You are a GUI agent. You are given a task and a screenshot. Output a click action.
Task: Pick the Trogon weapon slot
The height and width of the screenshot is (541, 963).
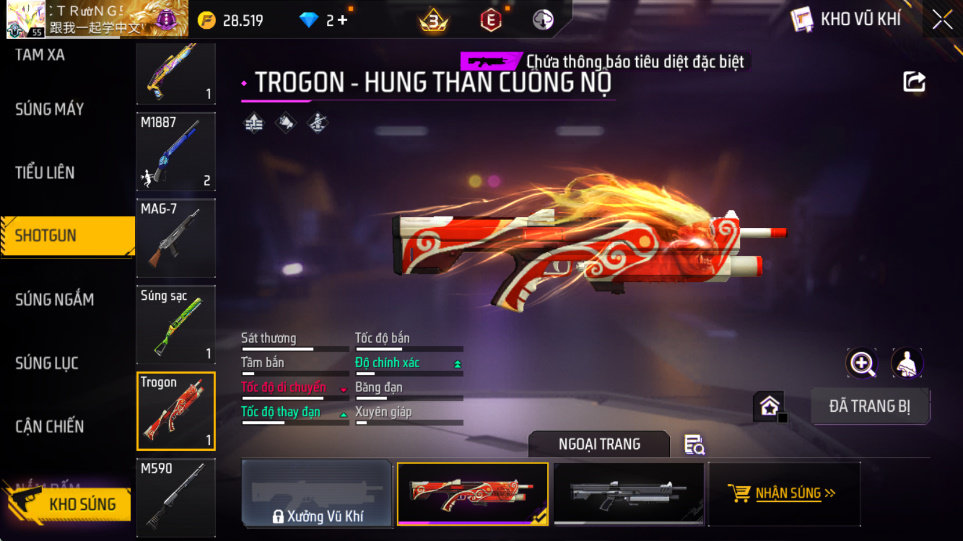[176, 411]
